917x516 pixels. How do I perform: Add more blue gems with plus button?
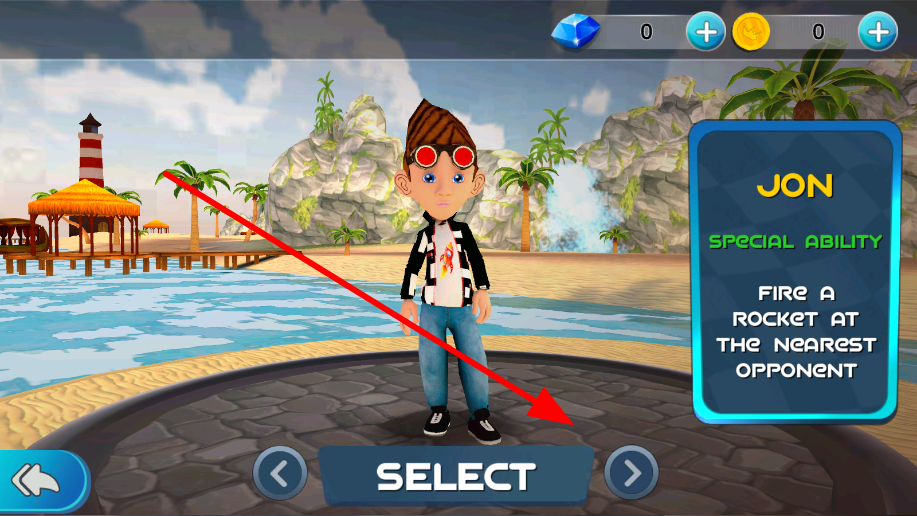(x=705, y=32)
